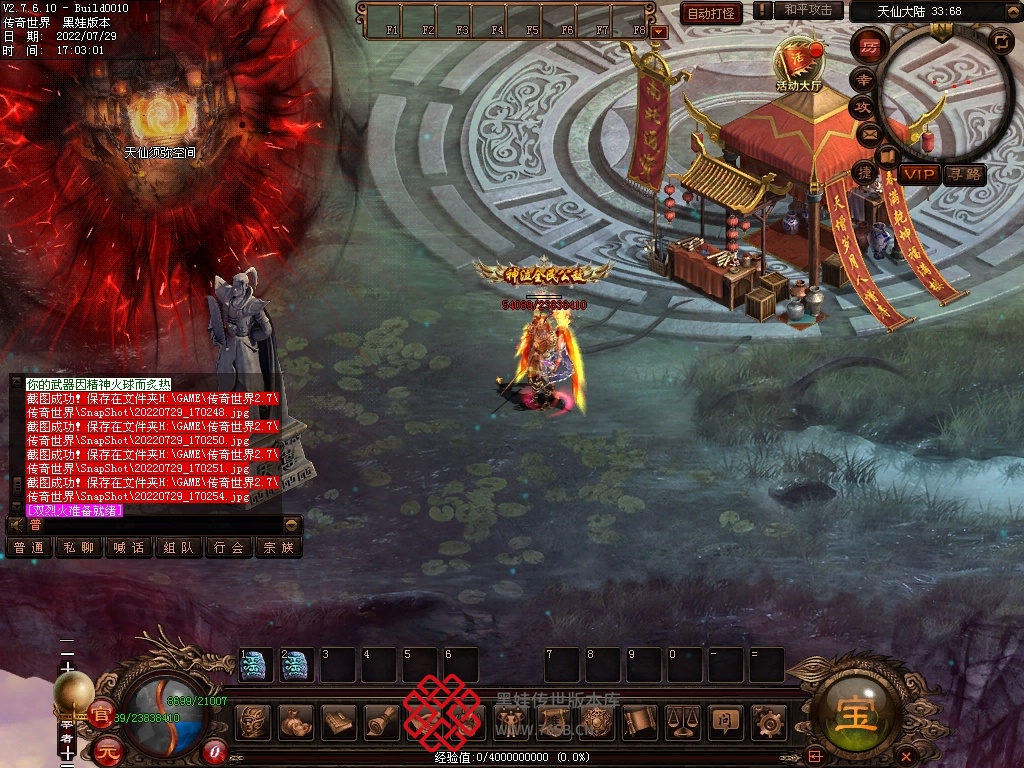The width and height of the screenshot is (1024, 768).
Task: Select the 组队 team chat channel
Action: pyautogui.click(x=179, y=548)
